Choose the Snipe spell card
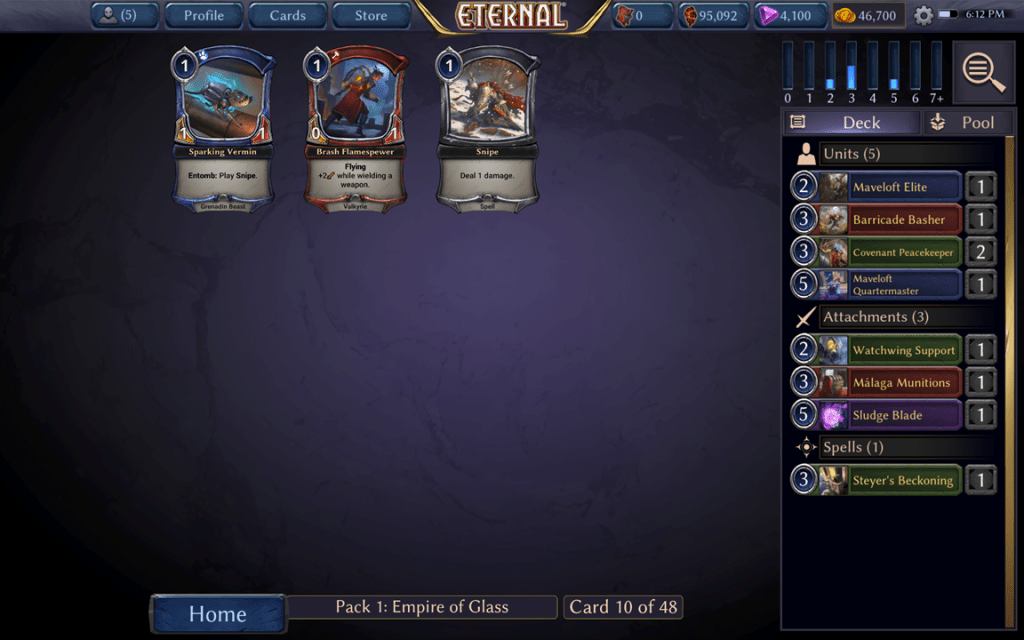The image size is (1024, 640). pyautogui.click(x=487, y=128)
